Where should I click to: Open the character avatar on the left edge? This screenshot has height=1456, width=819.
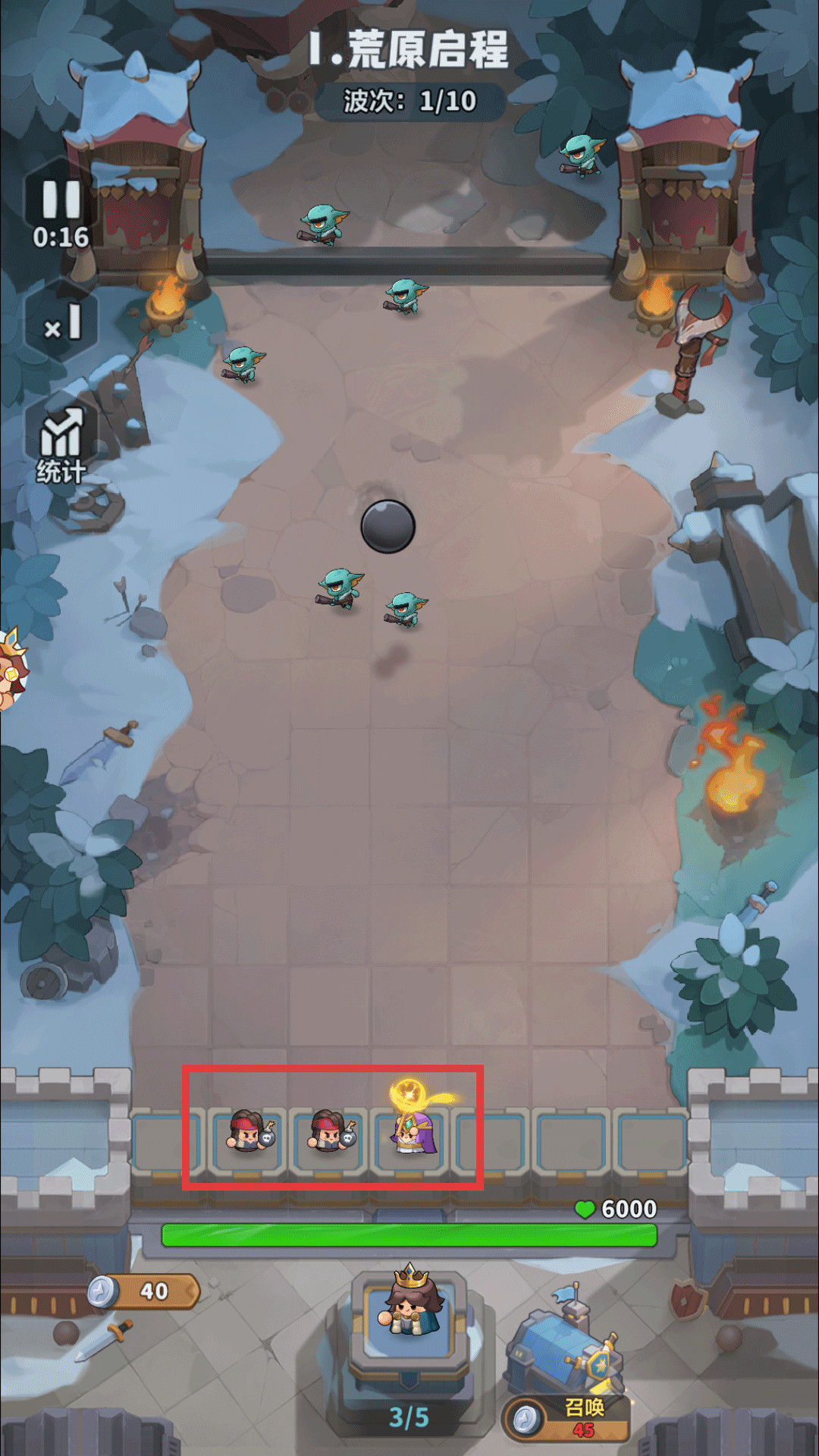[x=11, y=669]
